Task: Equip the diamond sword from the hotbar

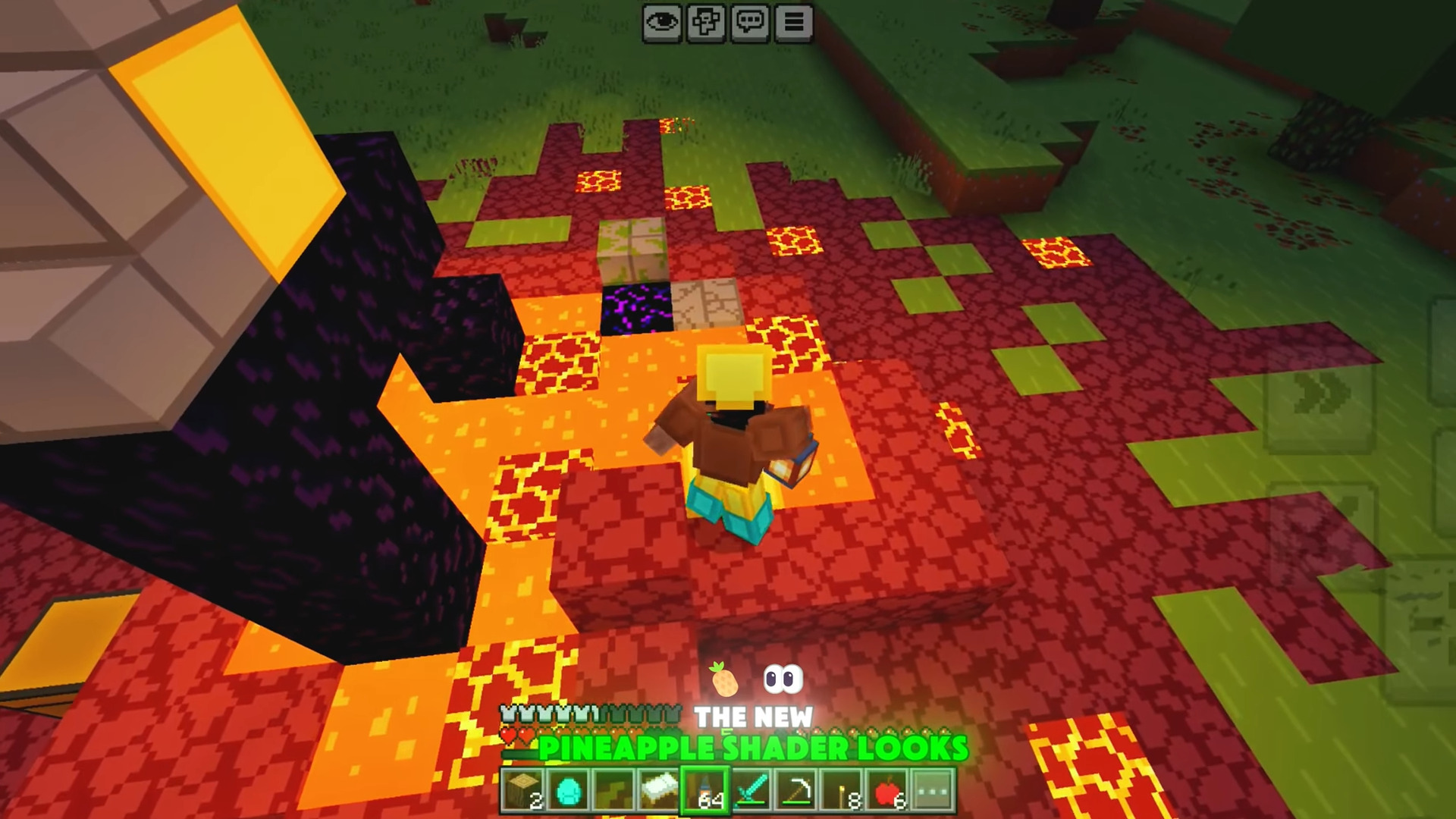Action: [x=752, y=791]
